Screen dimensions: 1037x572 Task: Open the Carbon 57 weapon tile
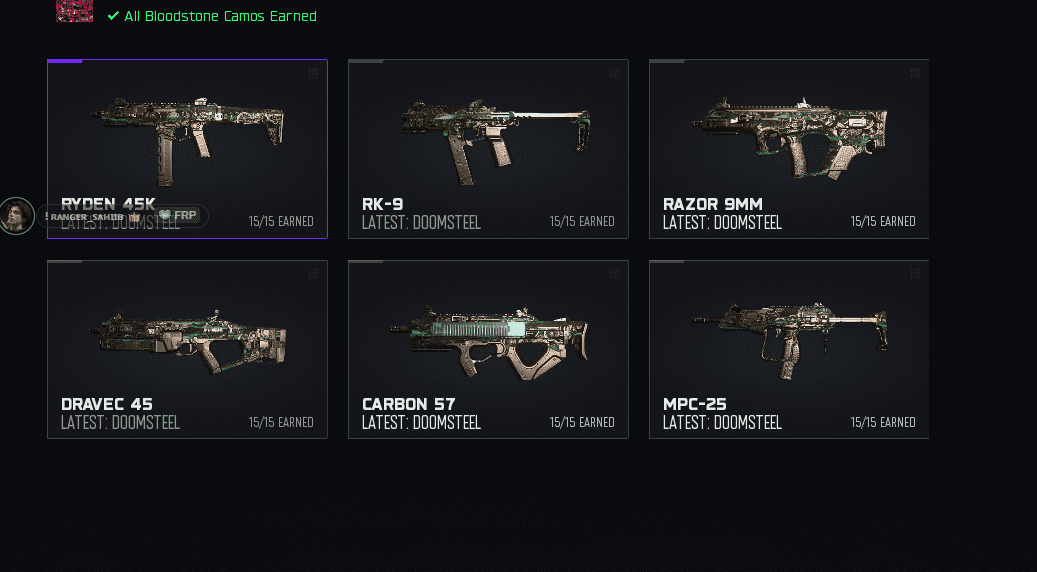(488, 349)
